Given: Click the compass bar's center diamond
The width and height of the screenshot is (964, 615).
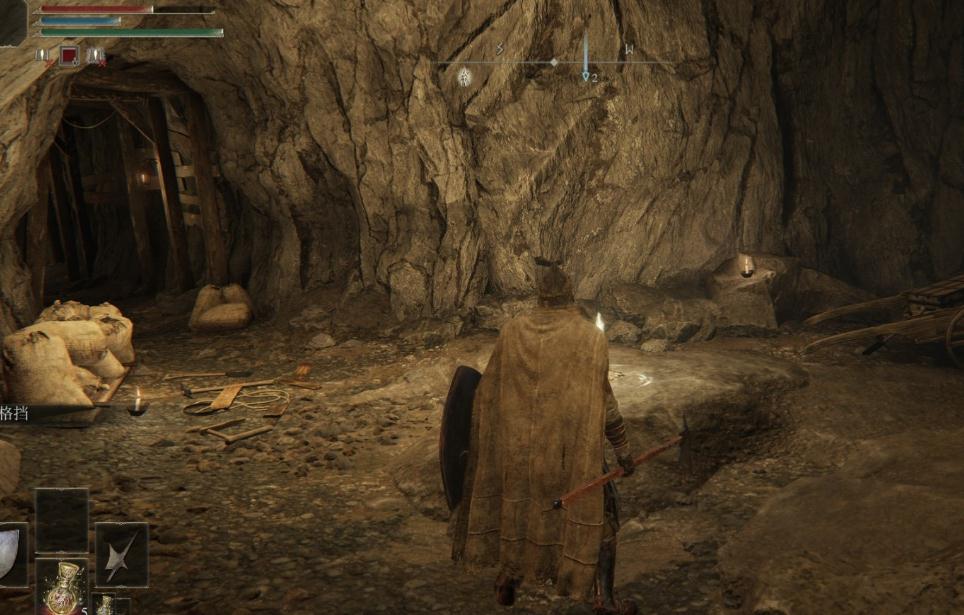Looking at the screenshot, I should (x=553, y=62).
